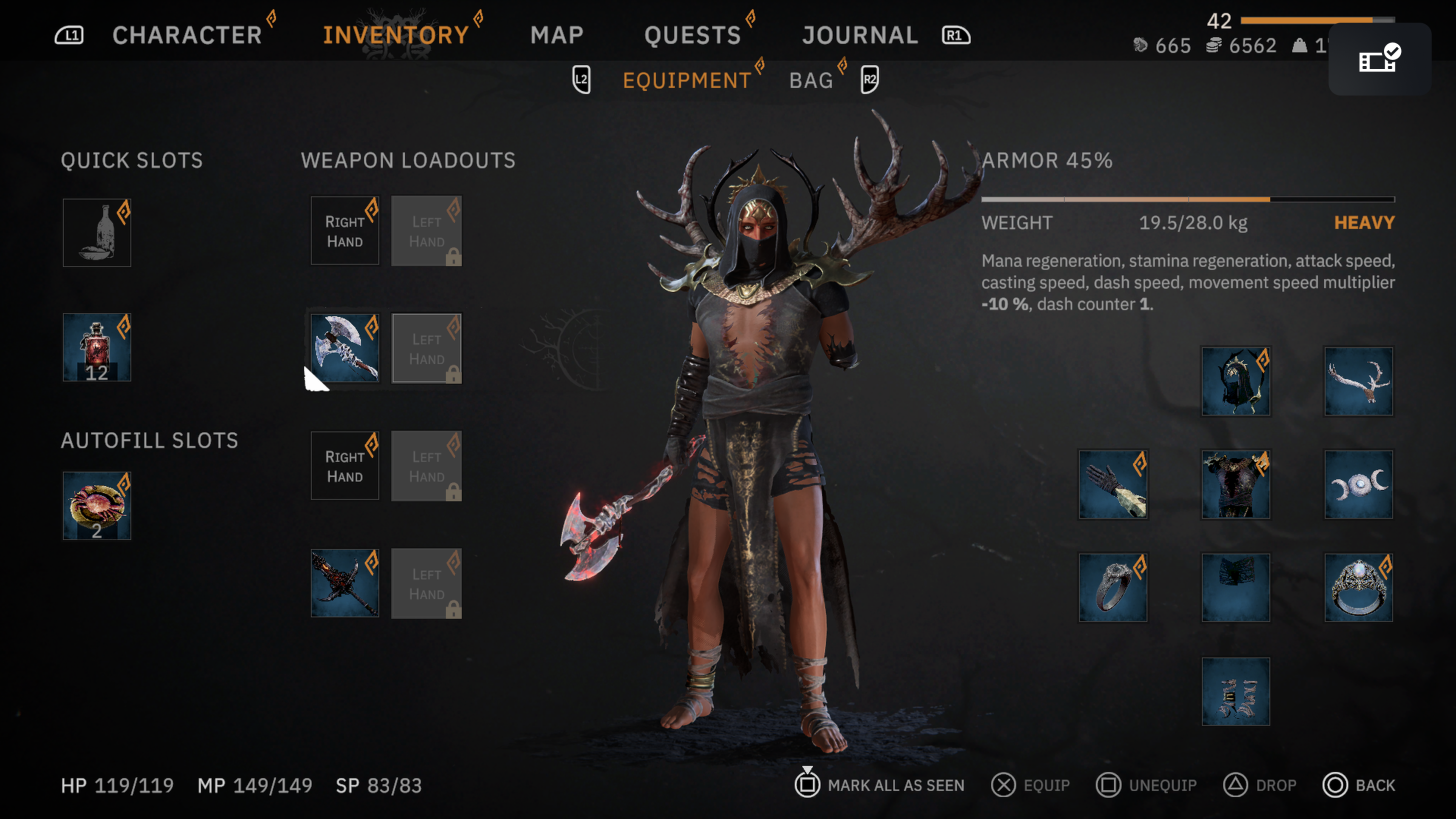
Task: Select the hooded helmet equipment slot
Action: pos(1236,381)
